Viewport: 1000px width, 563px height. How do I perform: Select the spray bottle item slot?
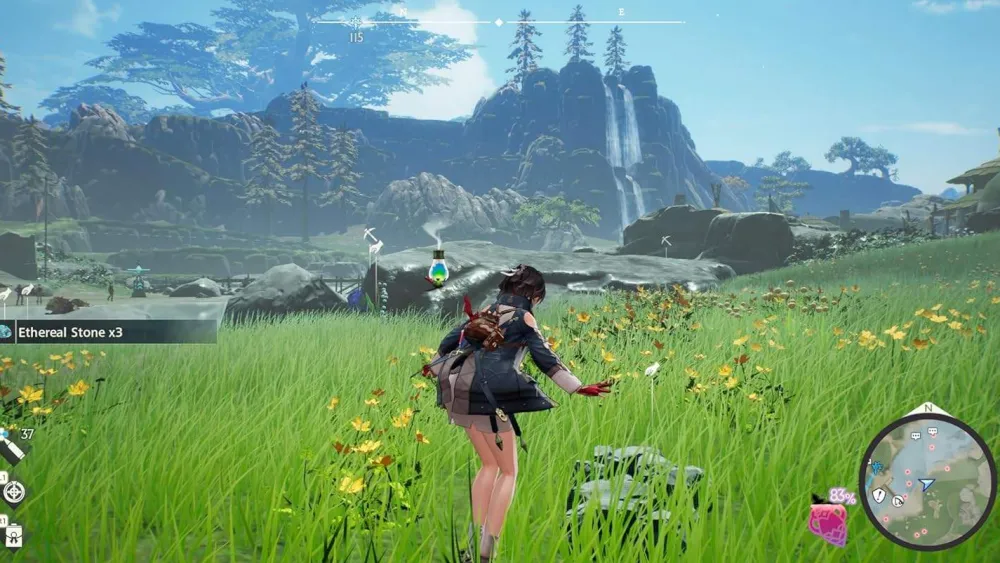pyautogui.click(x=11, y=444)
